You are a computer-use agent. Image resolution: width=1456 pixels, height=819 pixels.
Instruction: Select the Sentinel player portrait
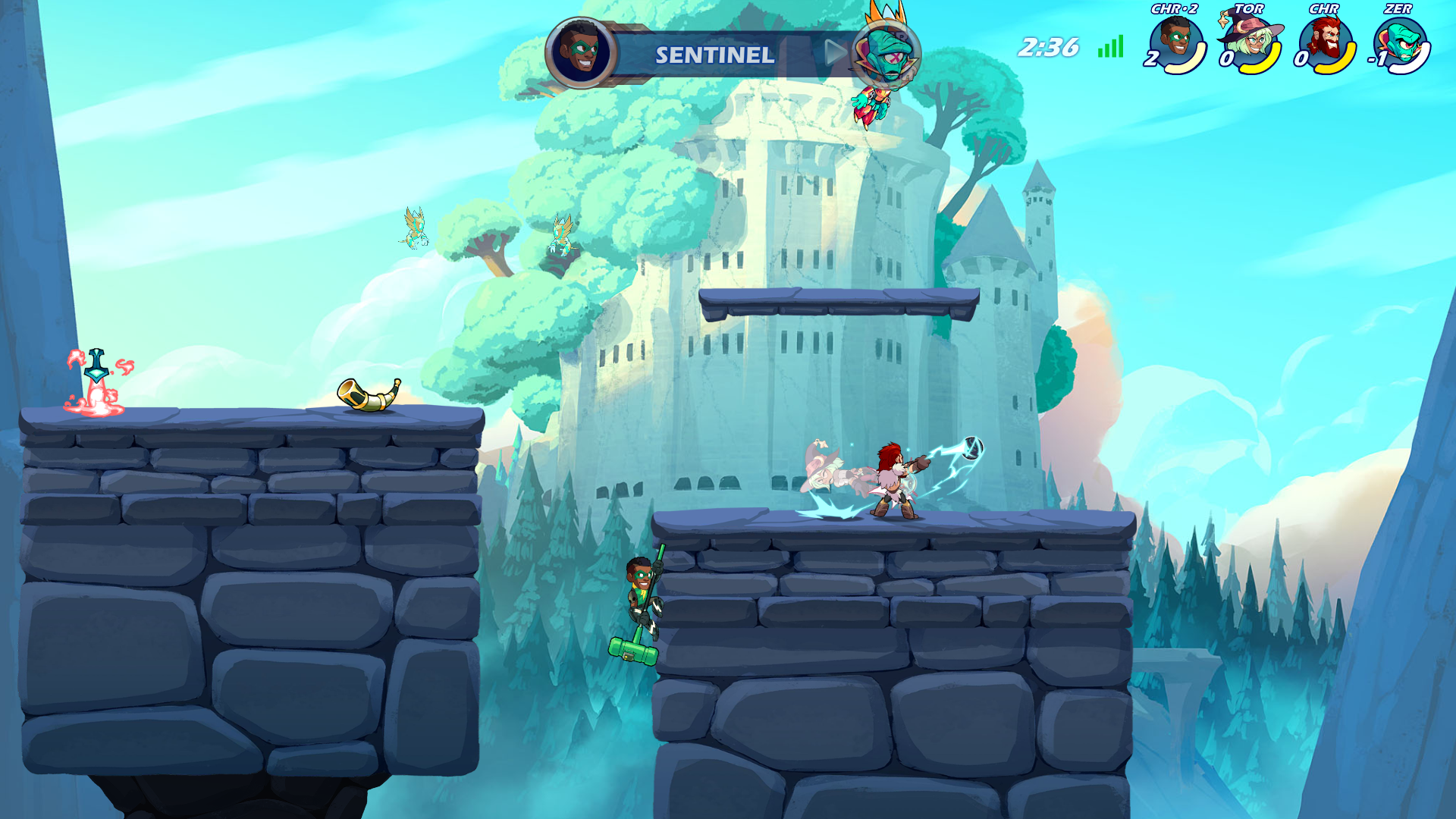581,52
